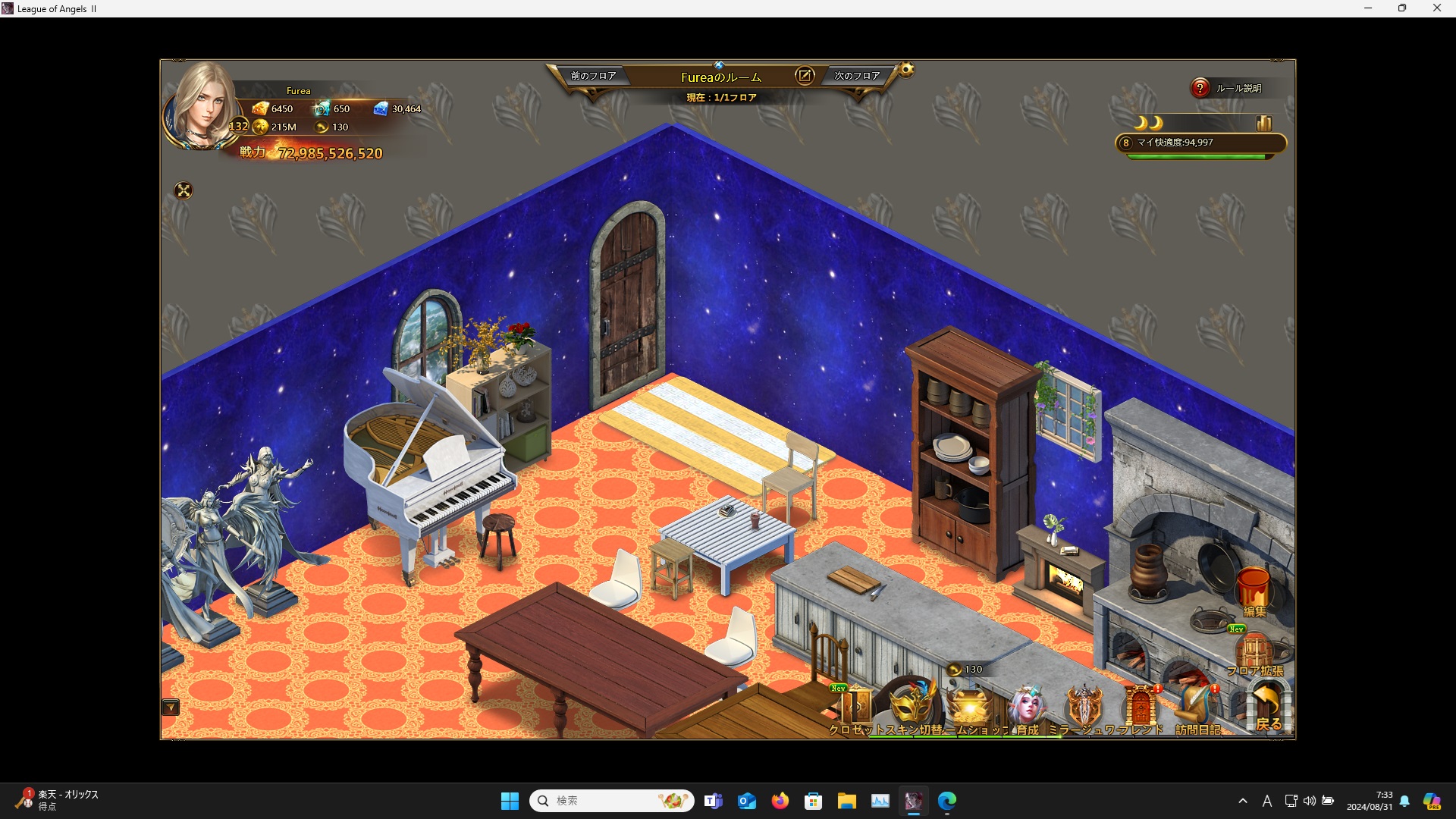
Task: Open the Friends (フレンド) red door icon
Action: (x=1141, y=707)
